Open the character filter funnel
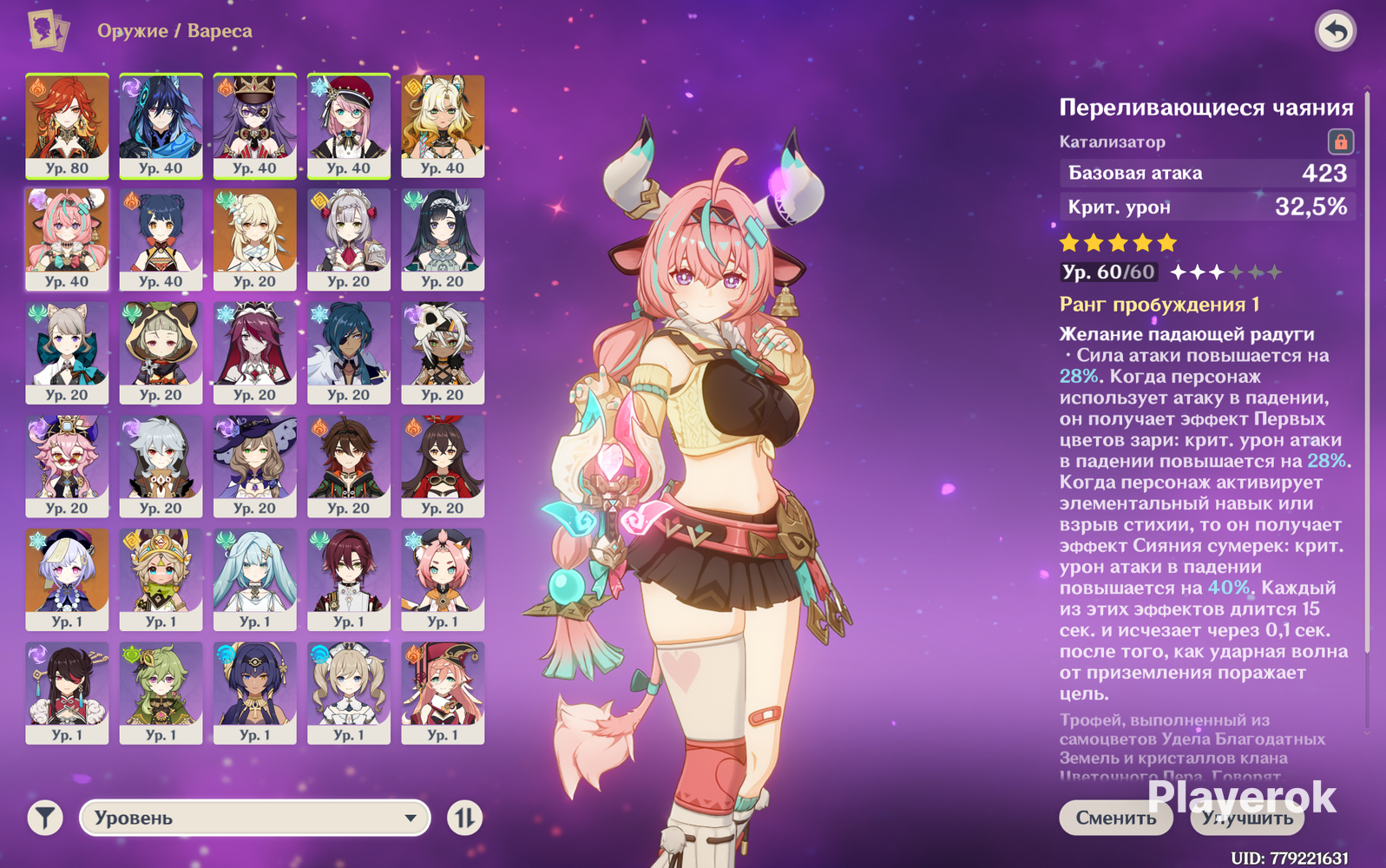This screenshot has height=868, width=1386. coord(45,818)
